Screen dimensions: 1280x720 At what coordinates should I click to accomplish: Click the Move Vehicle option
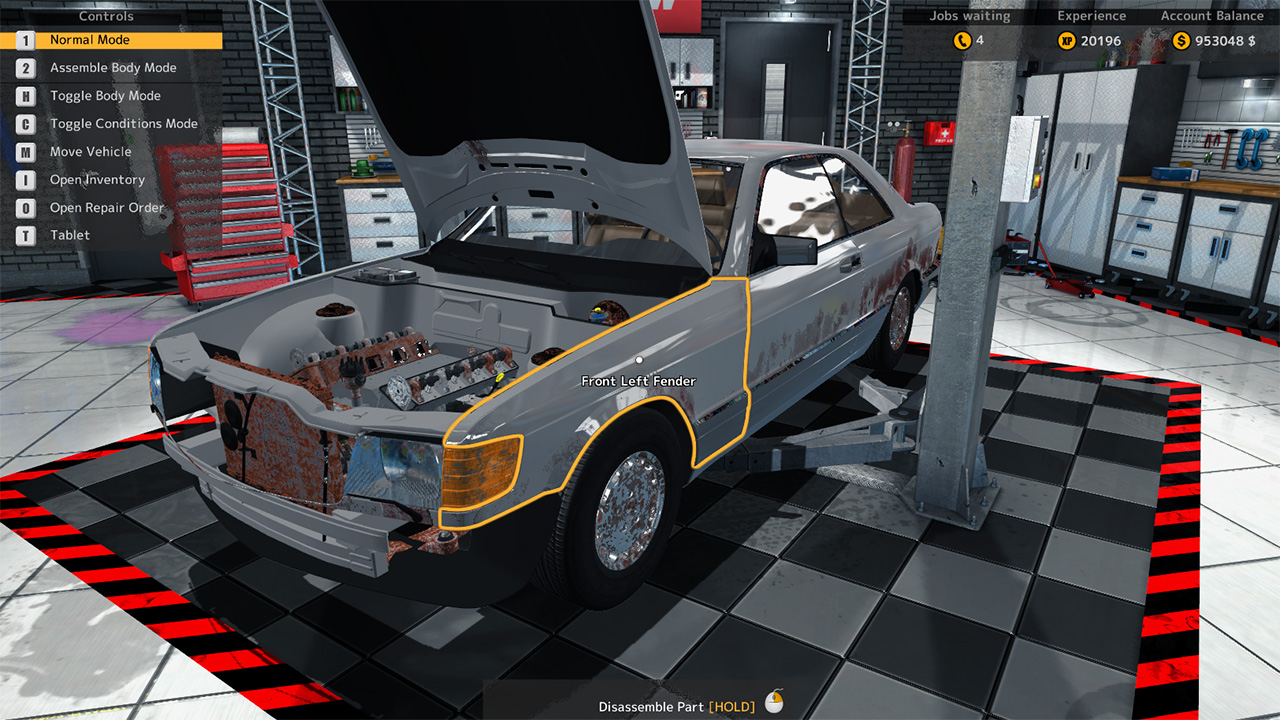coord(89,151)
